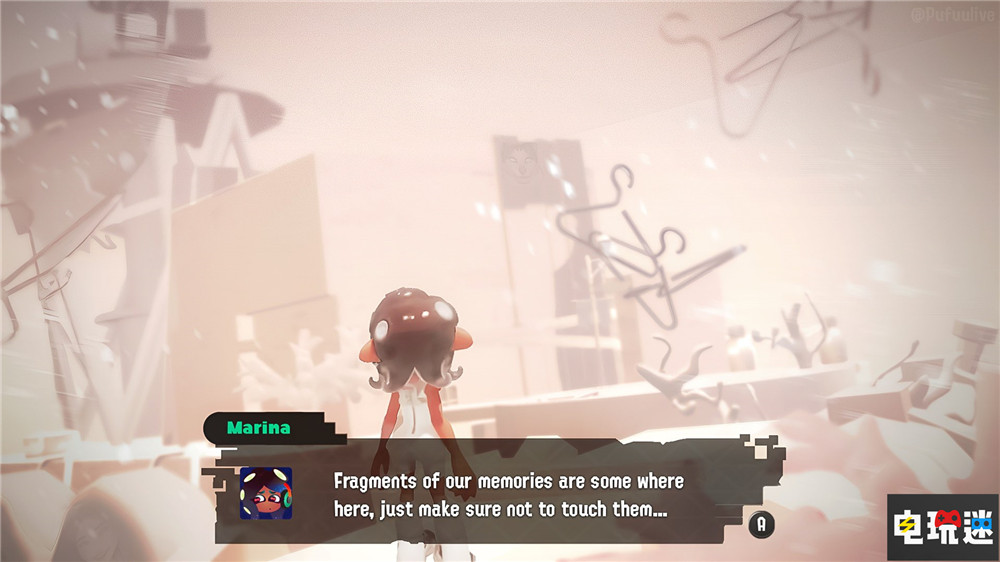
Task: Select the Marina speaker name tag
Action: [259, 428]
